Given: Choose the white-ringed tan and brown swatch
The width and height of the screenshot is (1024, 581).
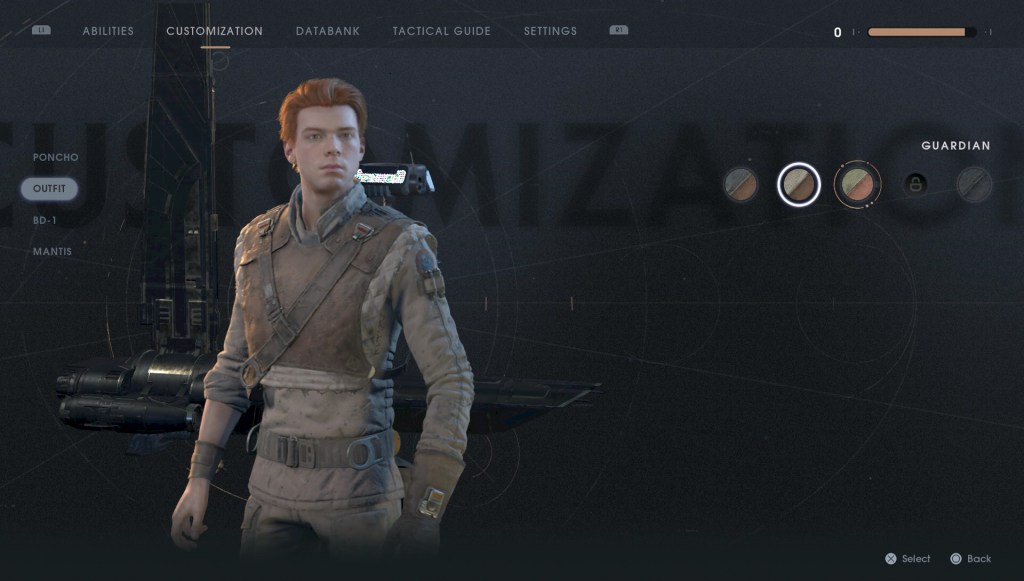Looking at the screenshot, I should click(799, 184).
